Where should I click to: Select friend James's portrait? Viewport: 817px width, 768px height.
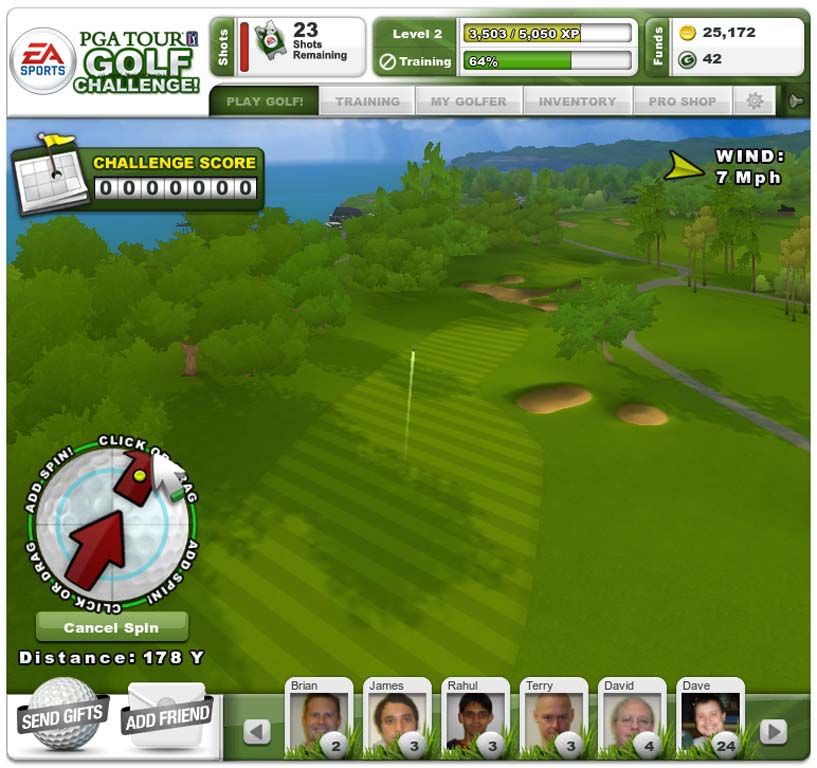pos(397,719)
